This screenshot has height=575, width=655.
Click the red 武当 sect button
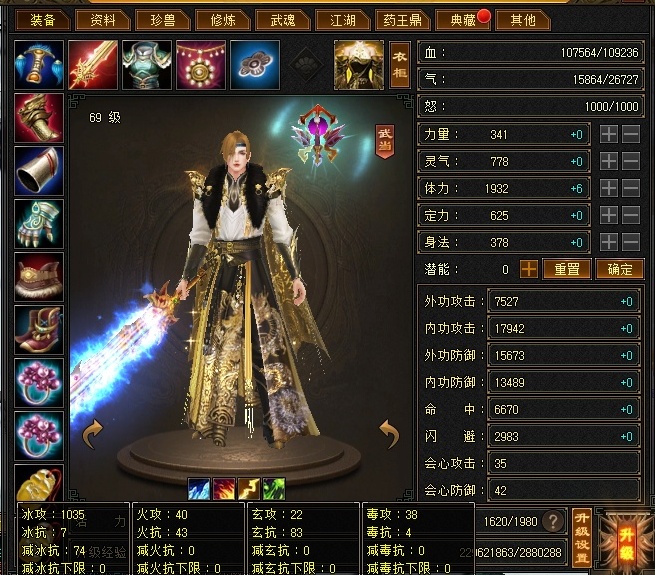(384, 141)
